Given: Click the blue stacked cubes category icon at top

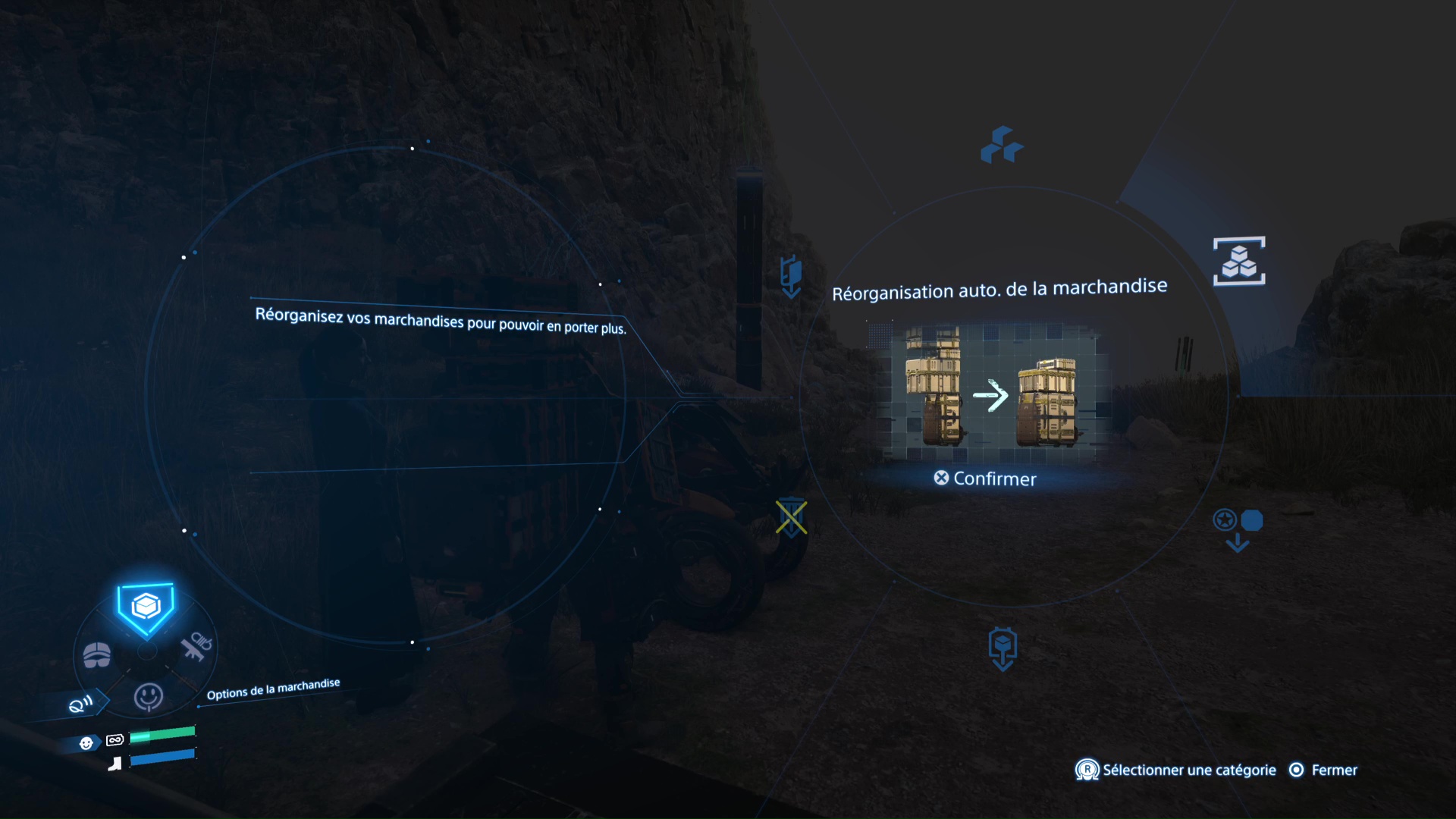Looking at the screenshot, I should [1002, 146].
